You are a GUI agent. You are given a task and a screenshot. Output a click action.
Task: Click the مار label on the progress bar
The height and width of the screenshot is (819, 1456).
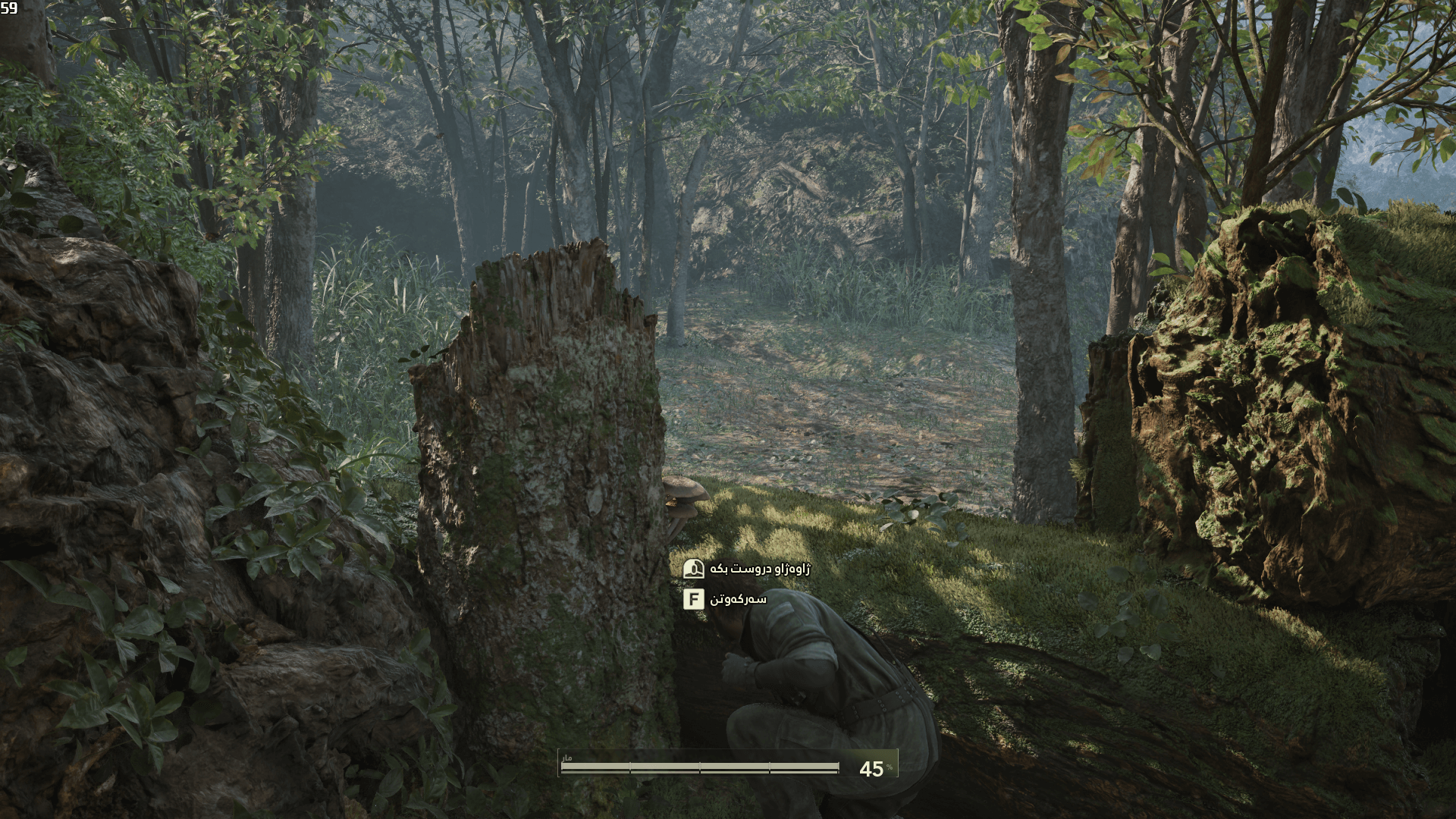tap(567, 758)
